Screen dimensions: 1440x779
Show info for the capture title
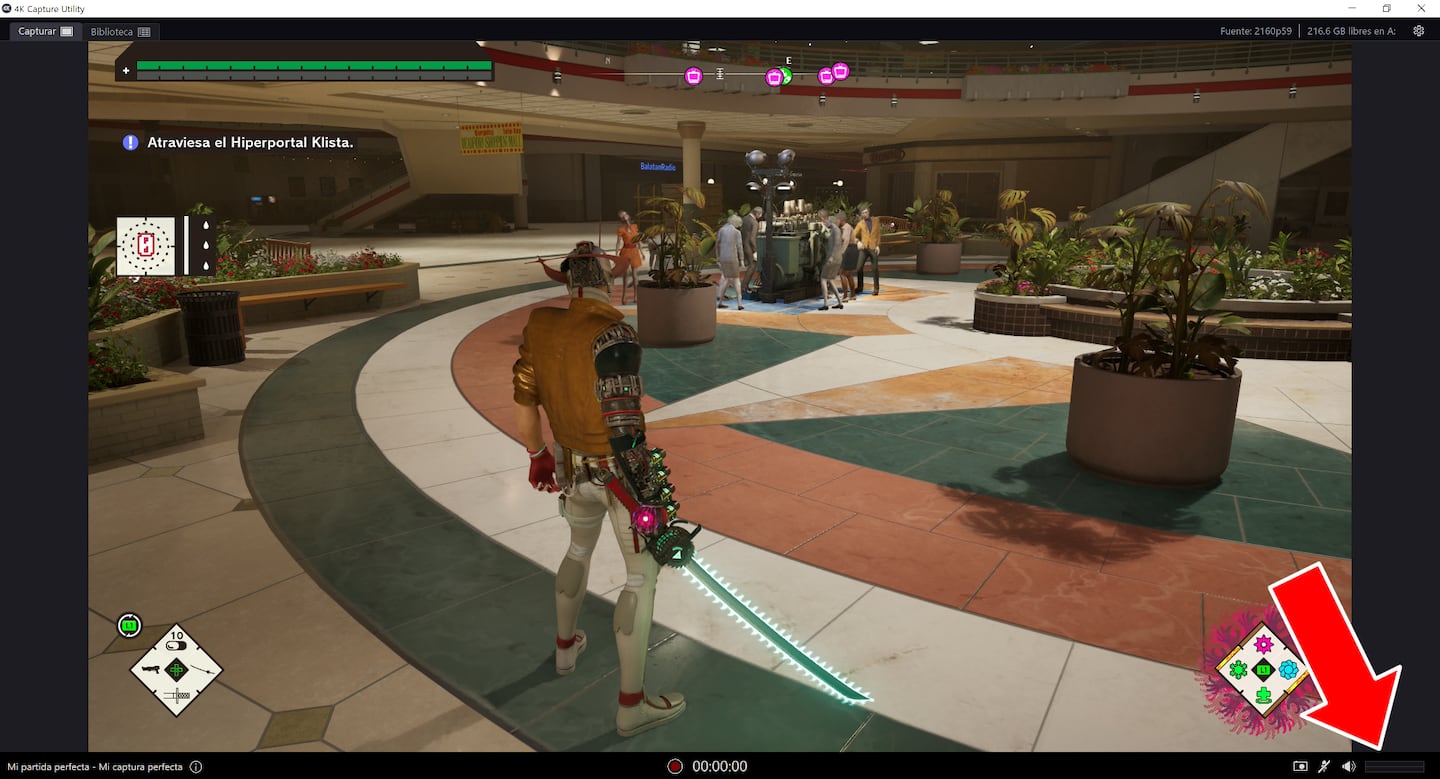point(196,767)
